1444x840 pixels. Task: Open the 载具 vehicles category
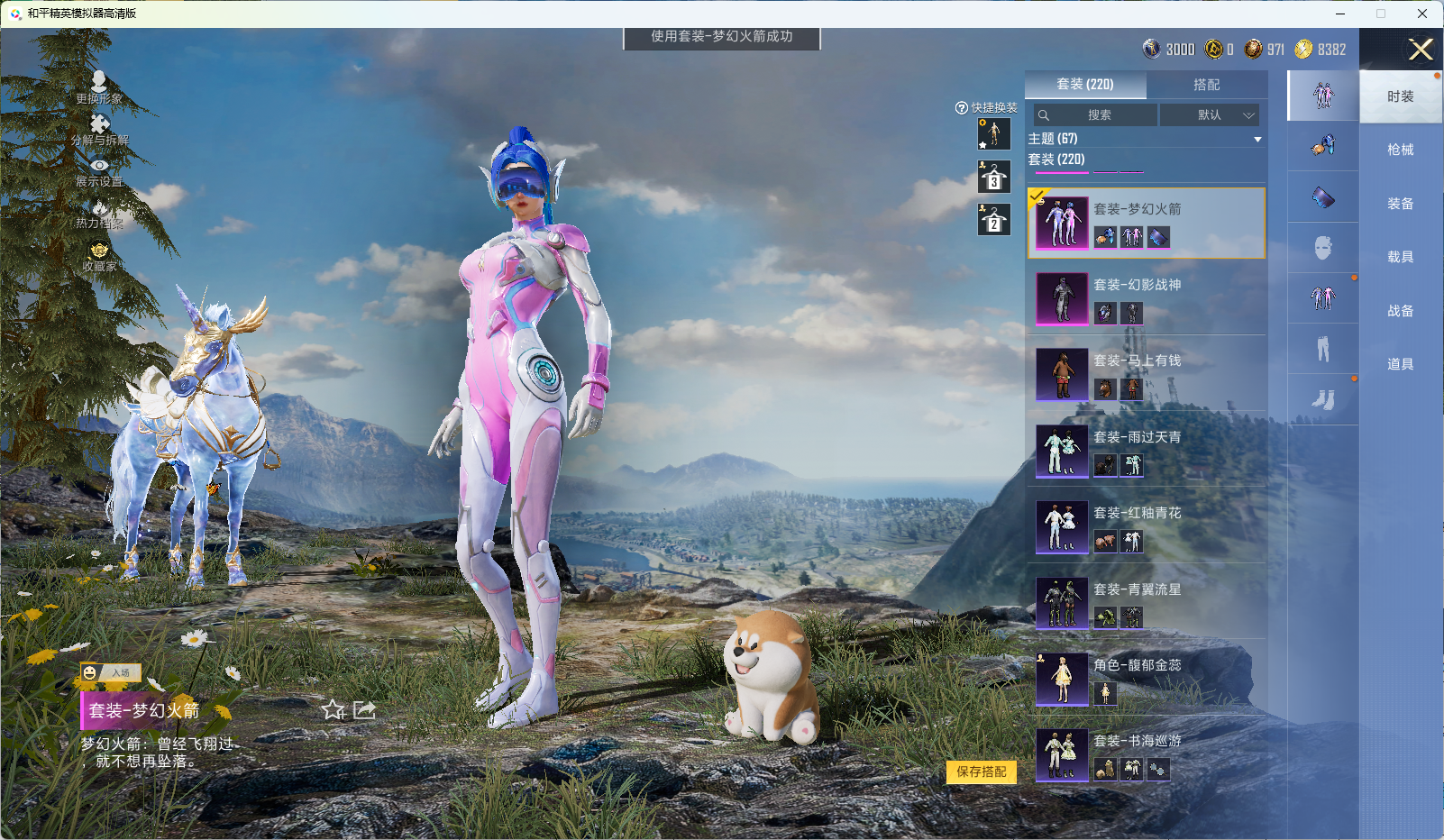1400,257
